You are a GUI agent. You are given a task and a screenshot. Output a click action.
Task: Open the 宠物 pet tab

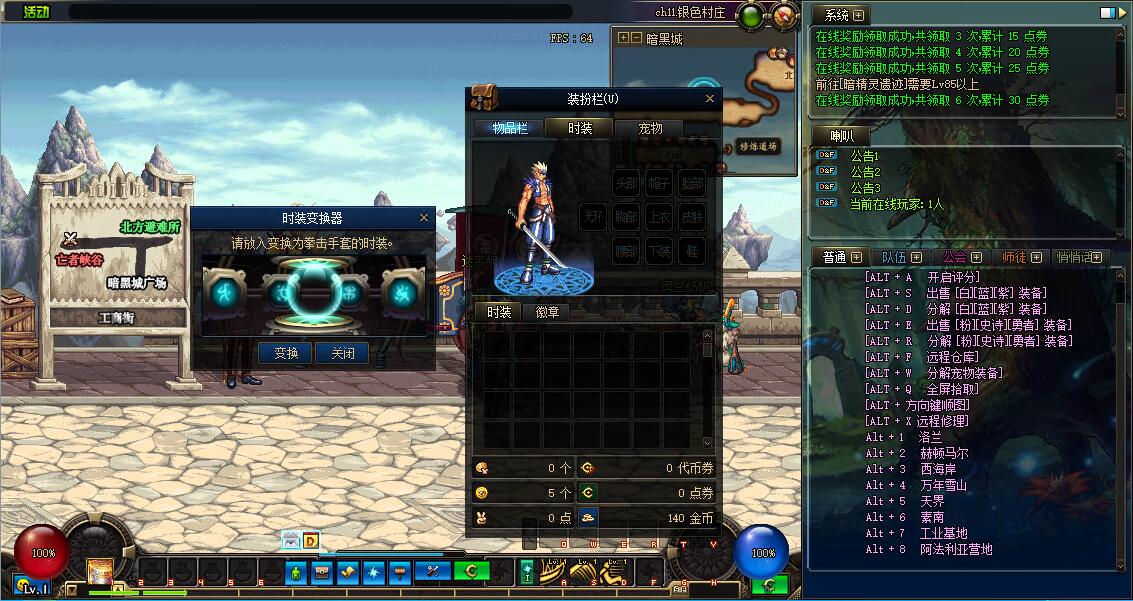[650, 128]
